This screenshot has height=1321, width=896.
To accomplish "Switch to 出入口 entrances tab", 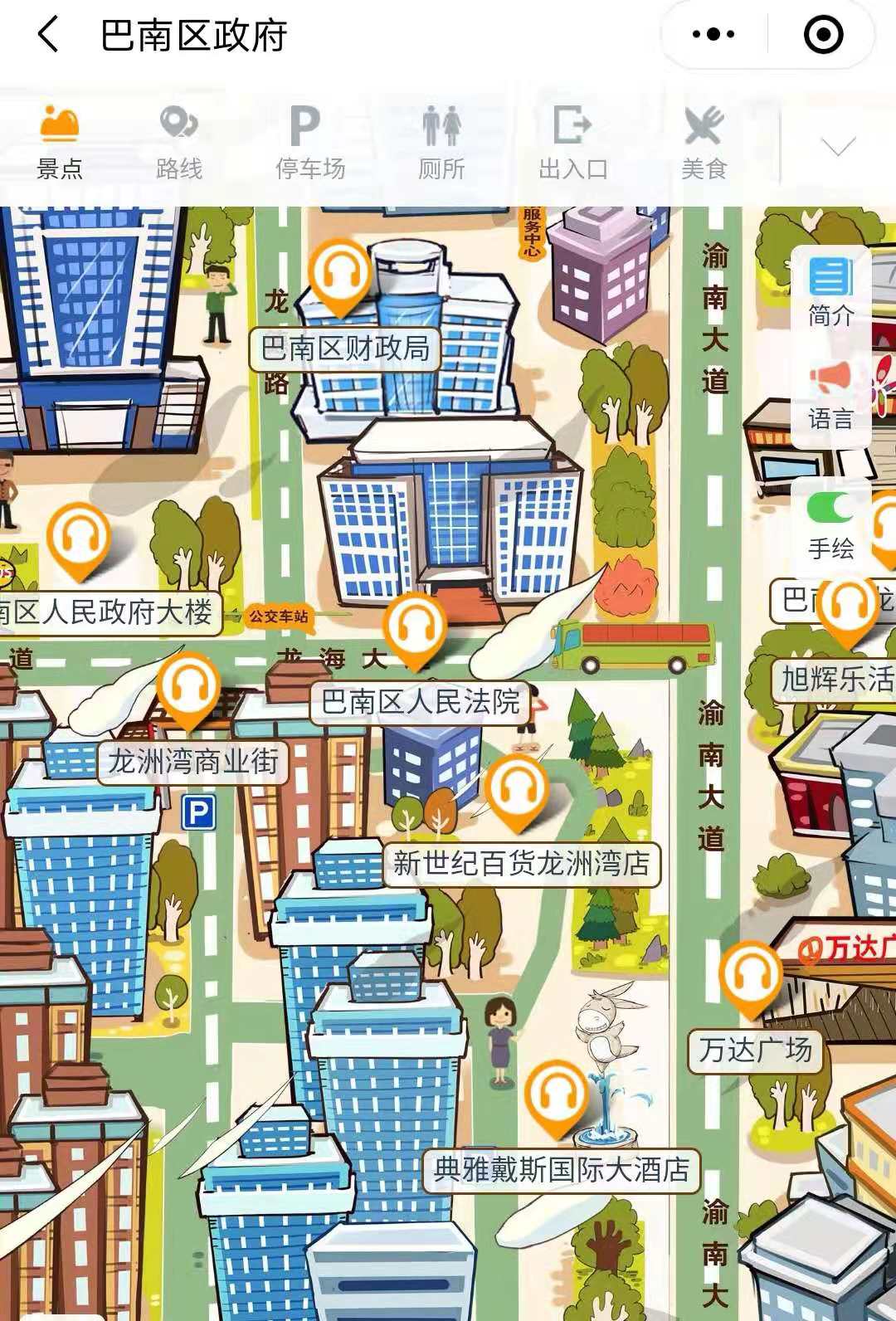I will click(572, 144).
